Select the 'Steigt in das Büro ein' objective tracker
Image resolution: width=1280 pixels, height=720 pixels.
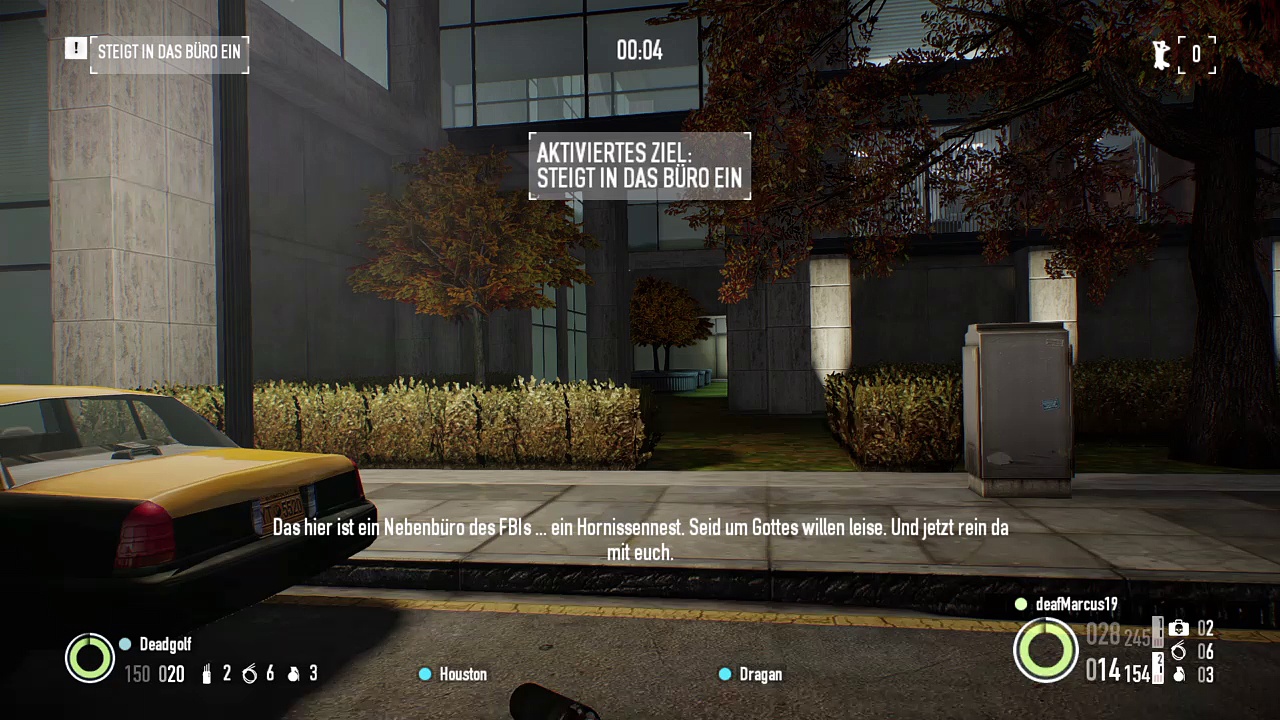point(169,53)
